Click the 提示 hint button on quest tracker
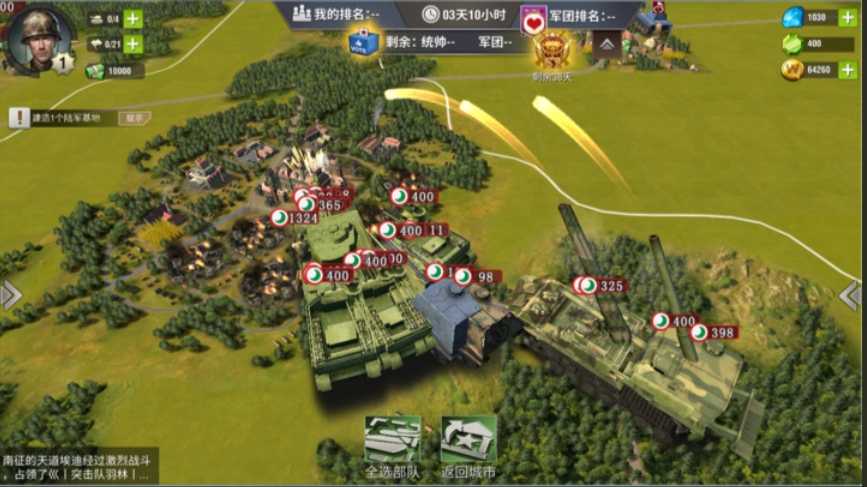Viewport: 867px width, 487px height. click(x=134, y=118)
